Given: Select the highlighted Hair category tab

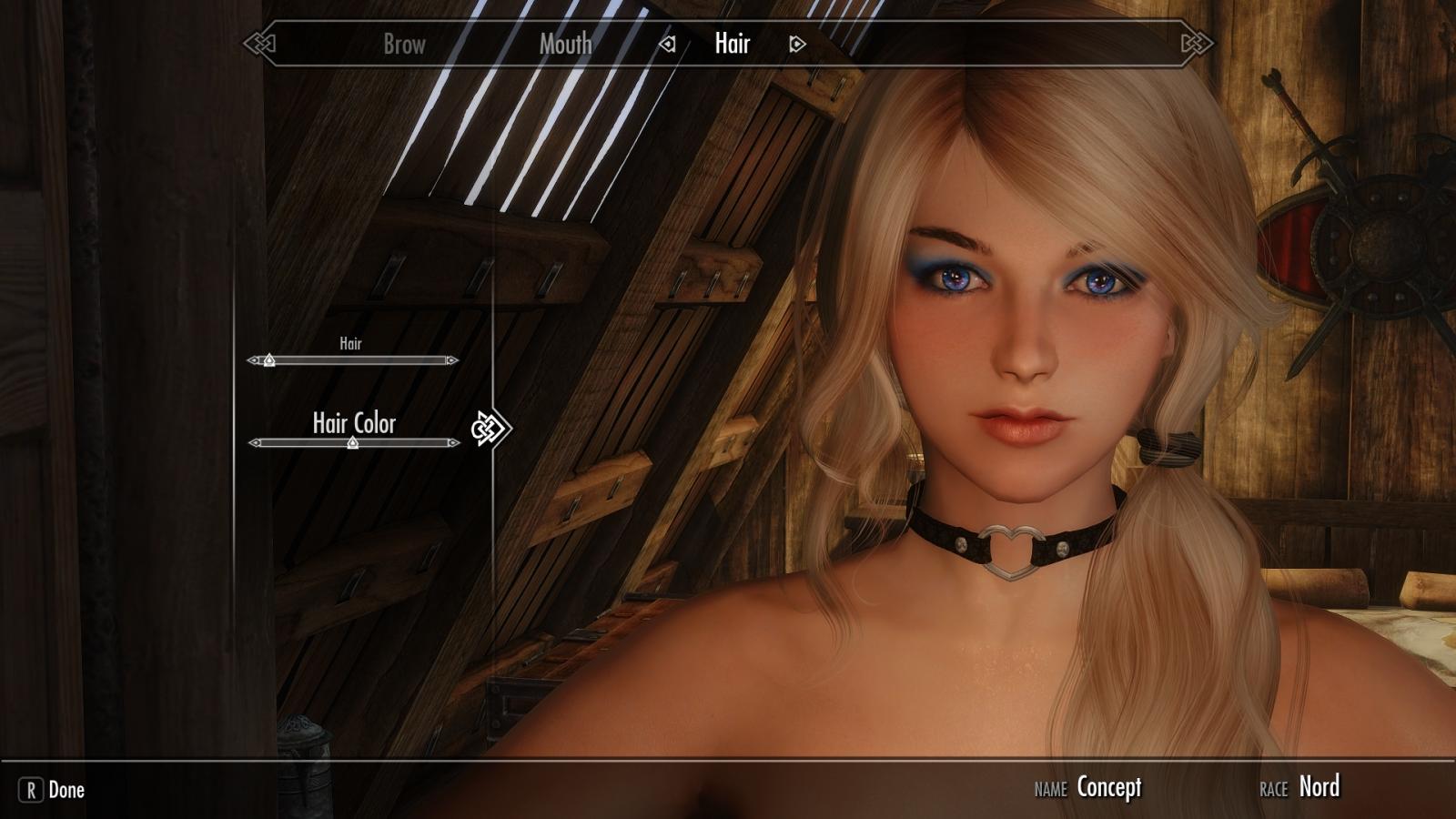Looking at the screenshot, I should 733,43.
